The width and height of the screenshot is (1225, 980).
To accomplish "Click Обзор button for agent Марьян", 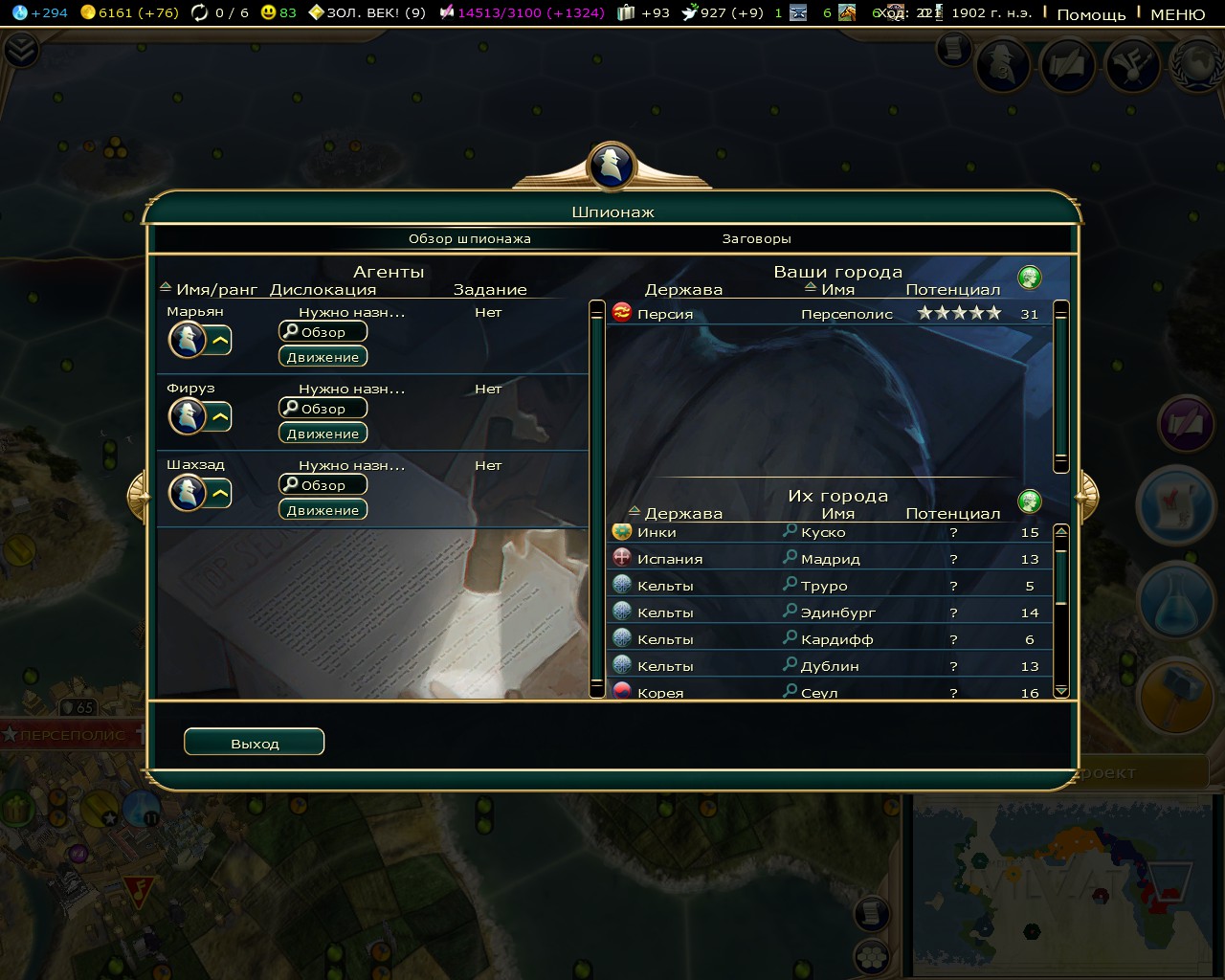I will click(323, 332).
